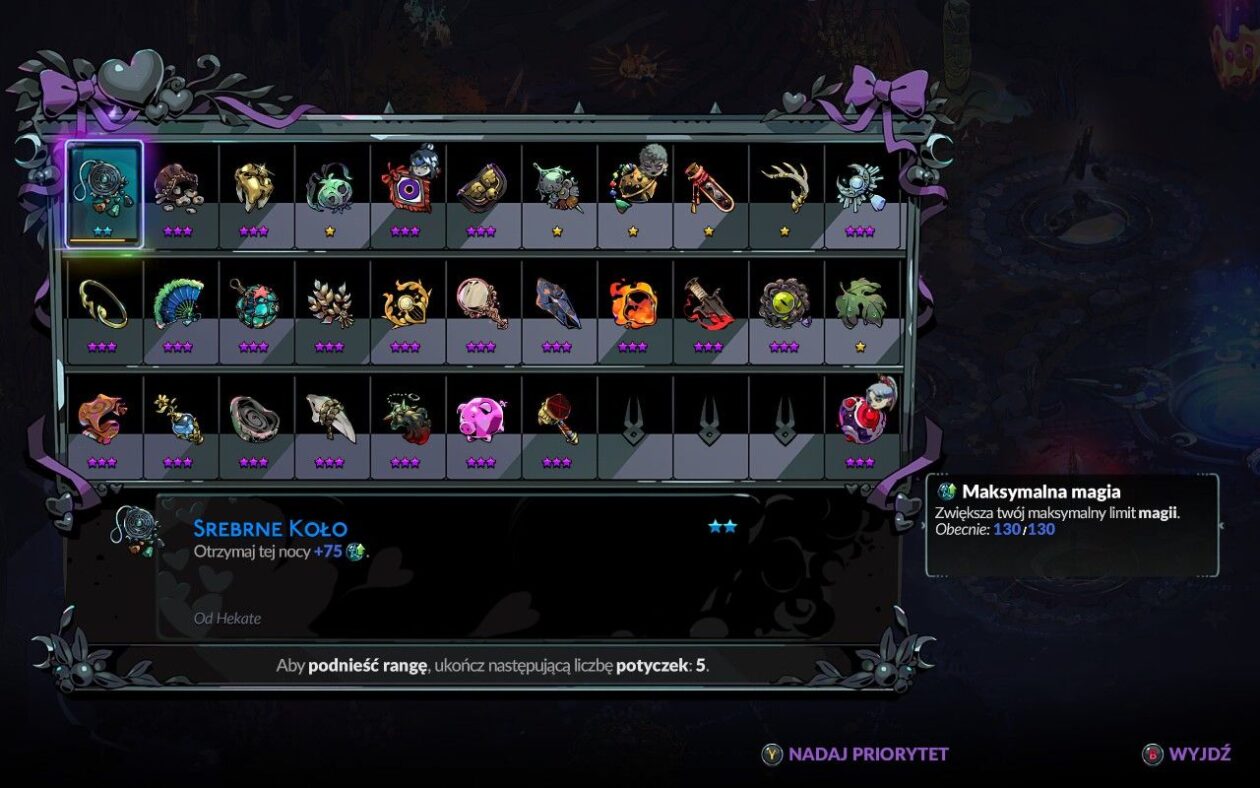Screen dimensions: 1260x788
Task: Select the hand mirror keepsake
Action: [x=481, y=303]
